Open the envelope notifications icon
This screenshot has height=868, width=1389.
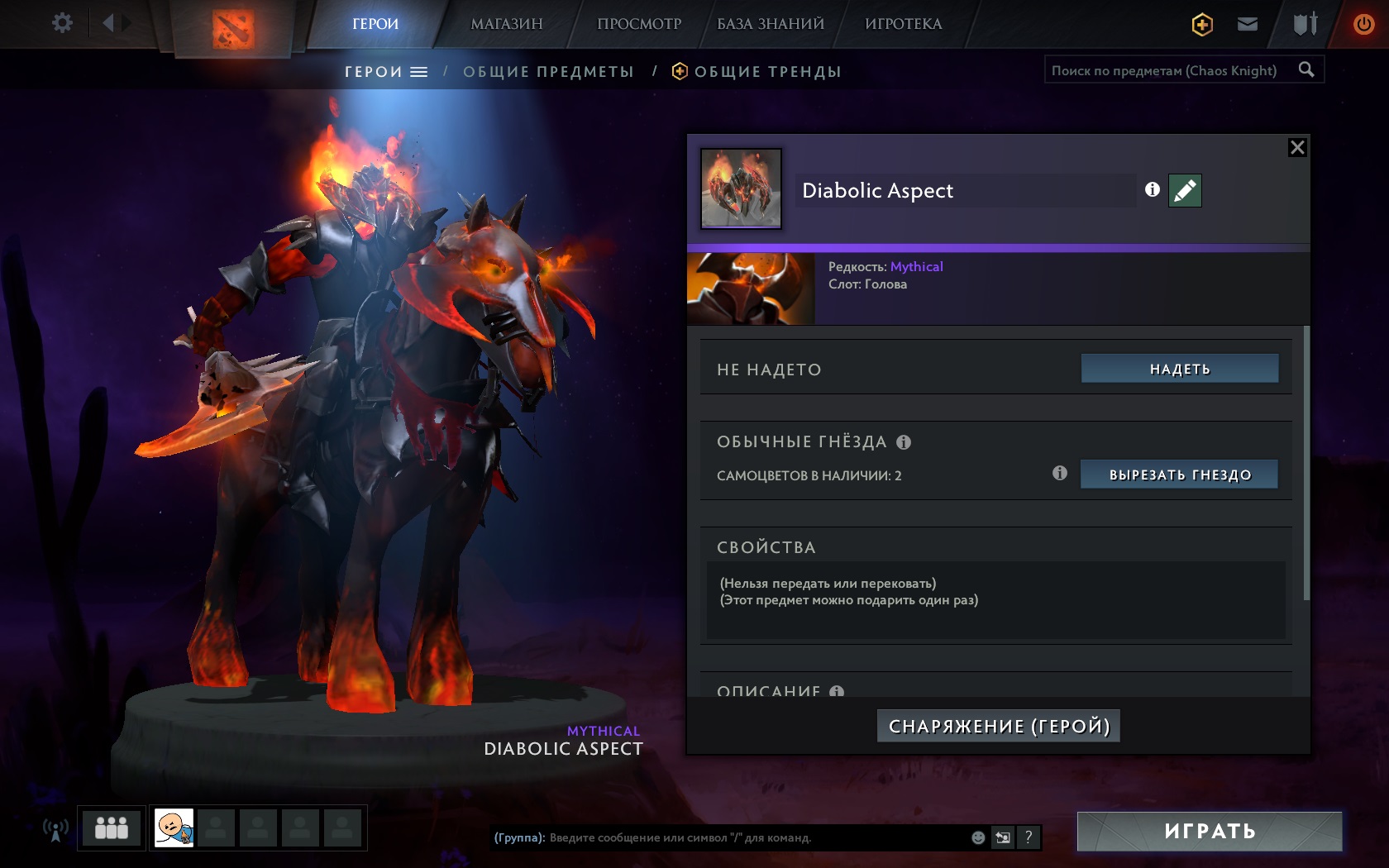point(1248,24)
